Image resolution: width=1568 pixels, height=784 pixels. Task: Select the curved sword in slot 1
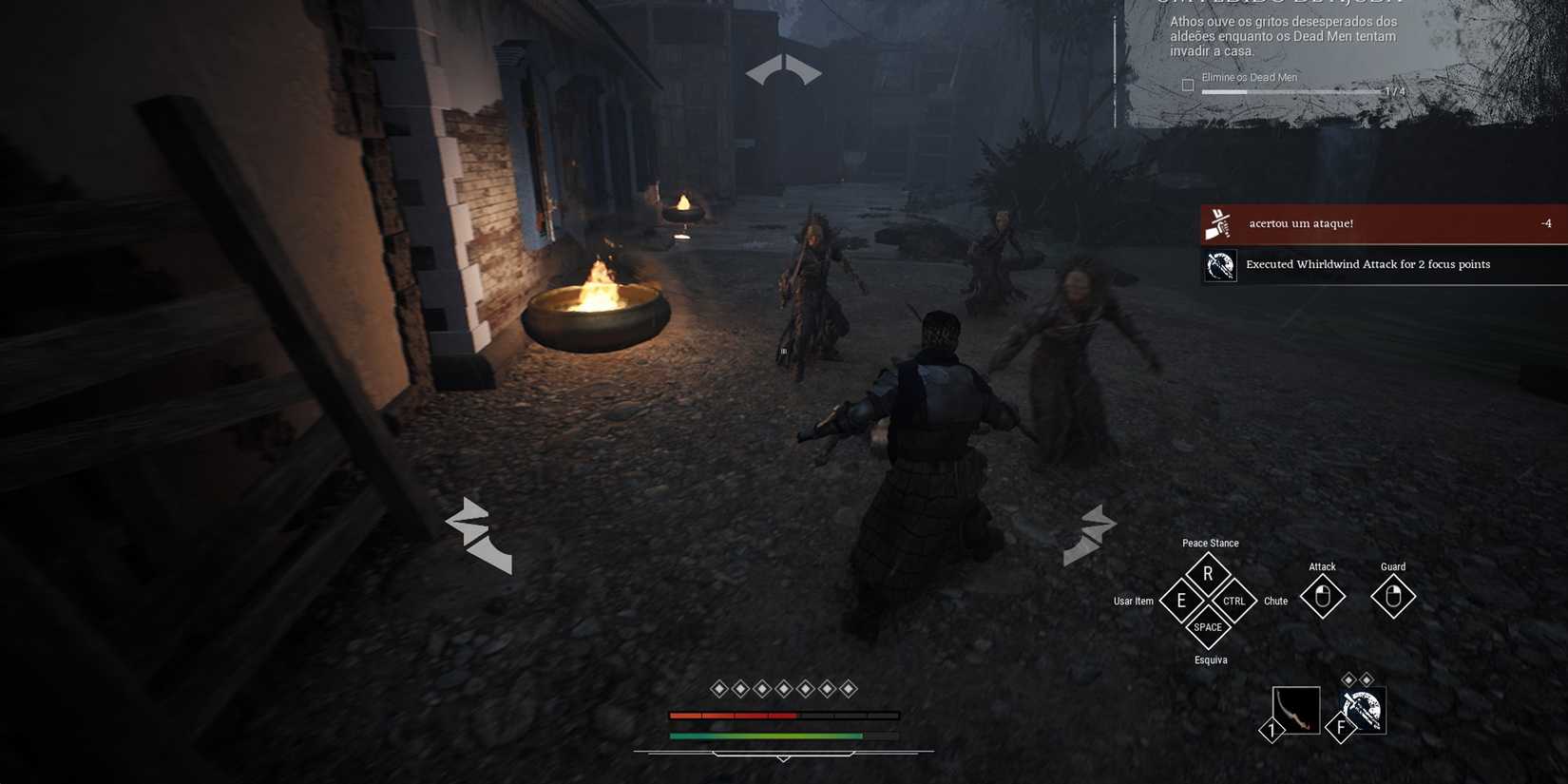click(x=1297, y=708)
